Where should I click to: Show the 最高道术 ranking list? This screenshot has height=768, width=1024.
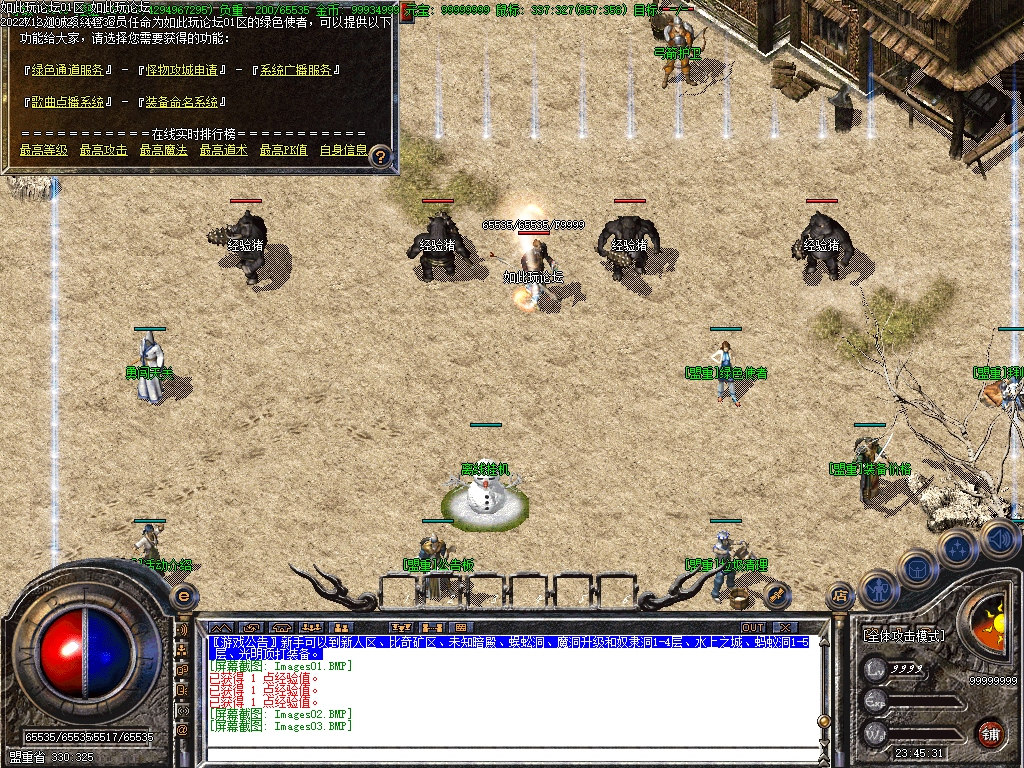[224, 150]
